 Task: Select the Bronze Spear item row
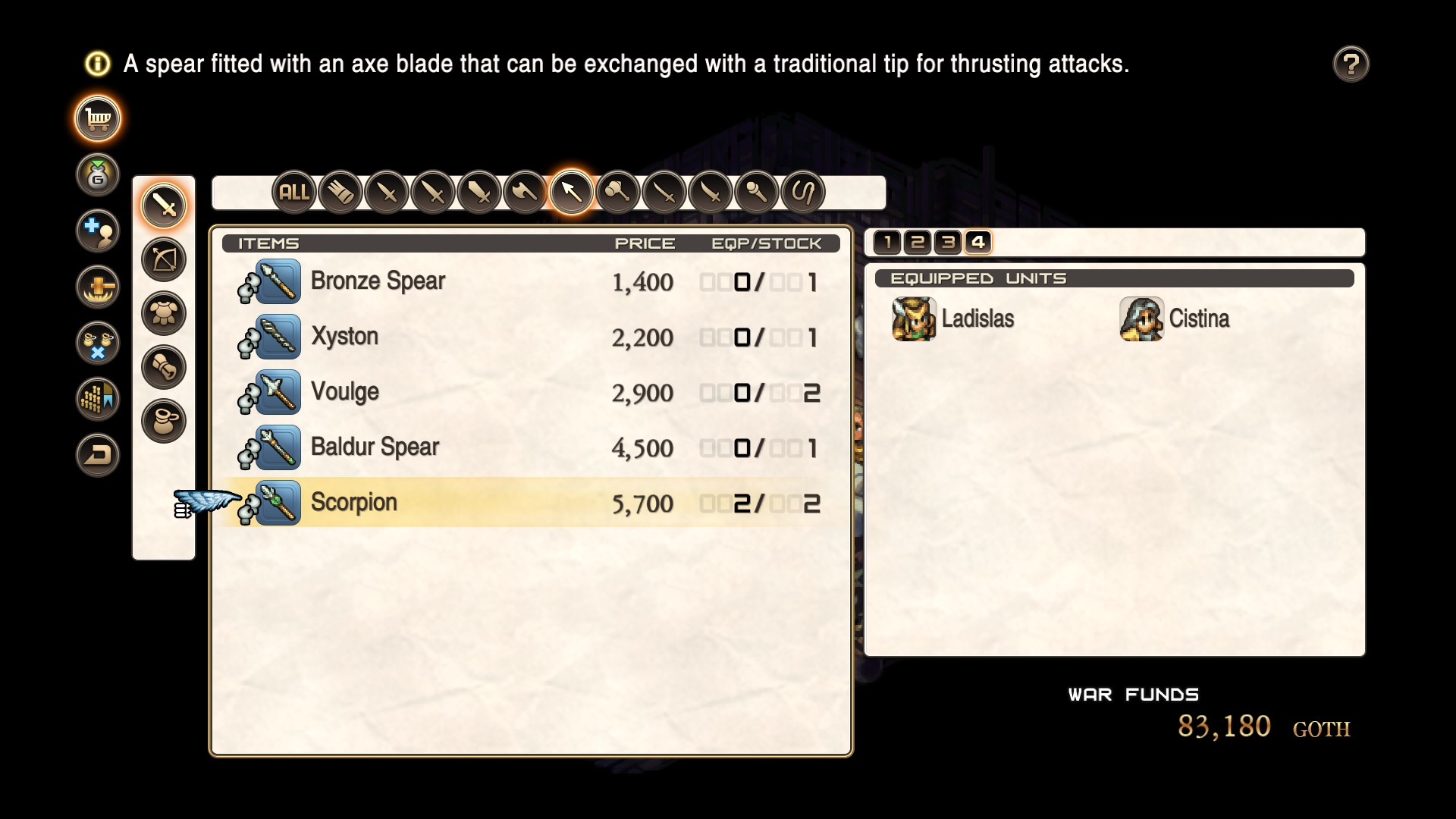click(531, 281)
